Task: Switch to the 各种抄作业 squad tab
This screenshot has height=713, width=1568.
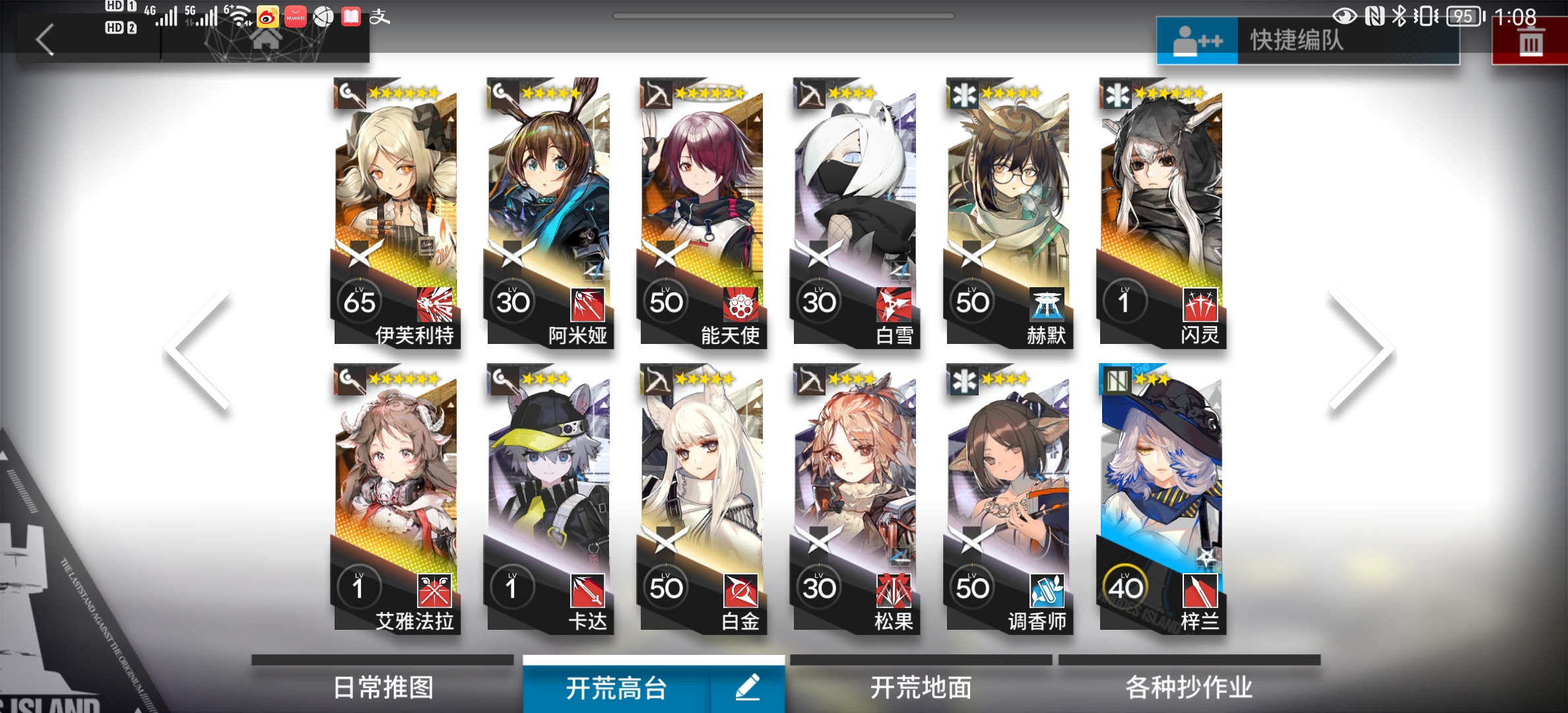Action: [1189, 687]
